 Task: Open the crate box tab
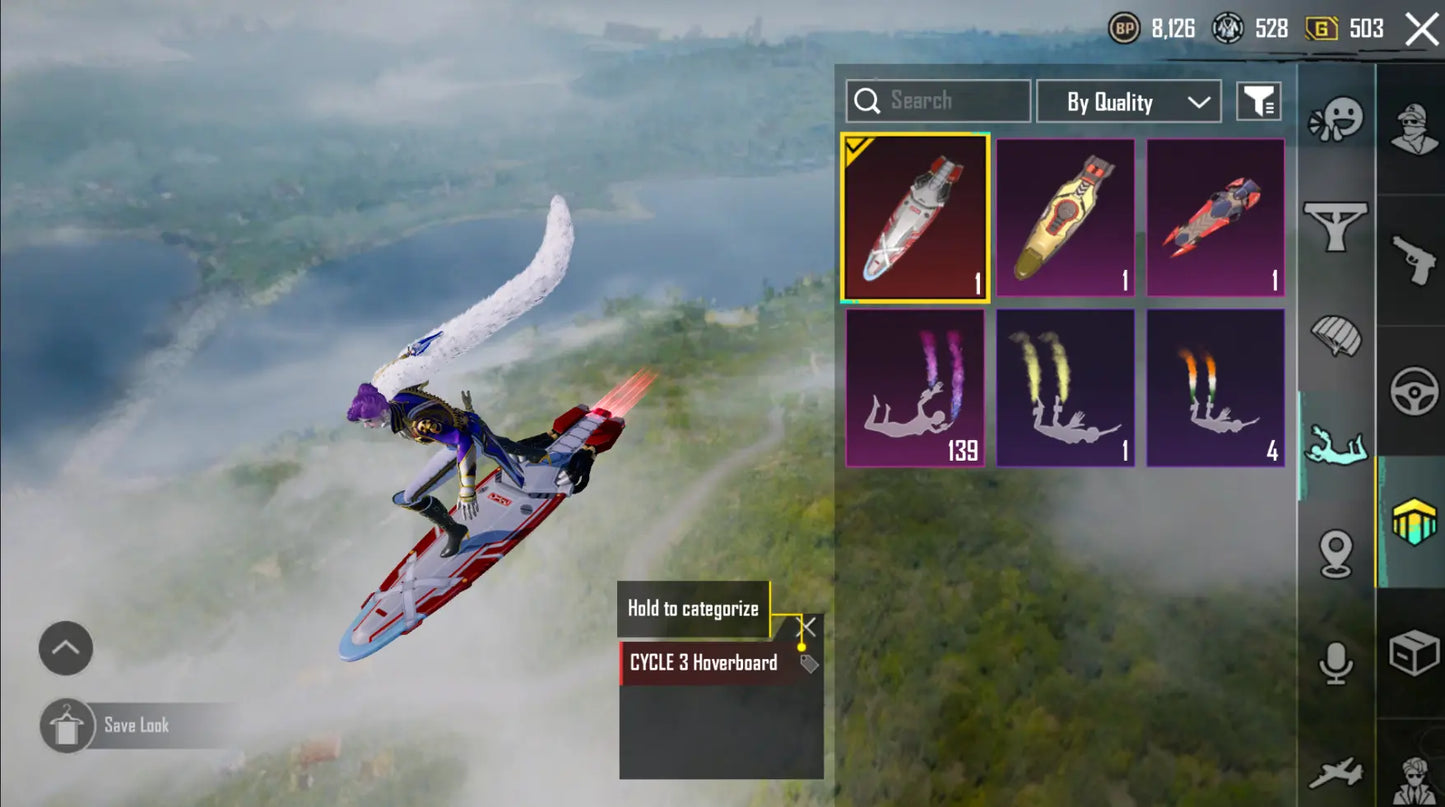[1413, 654]
